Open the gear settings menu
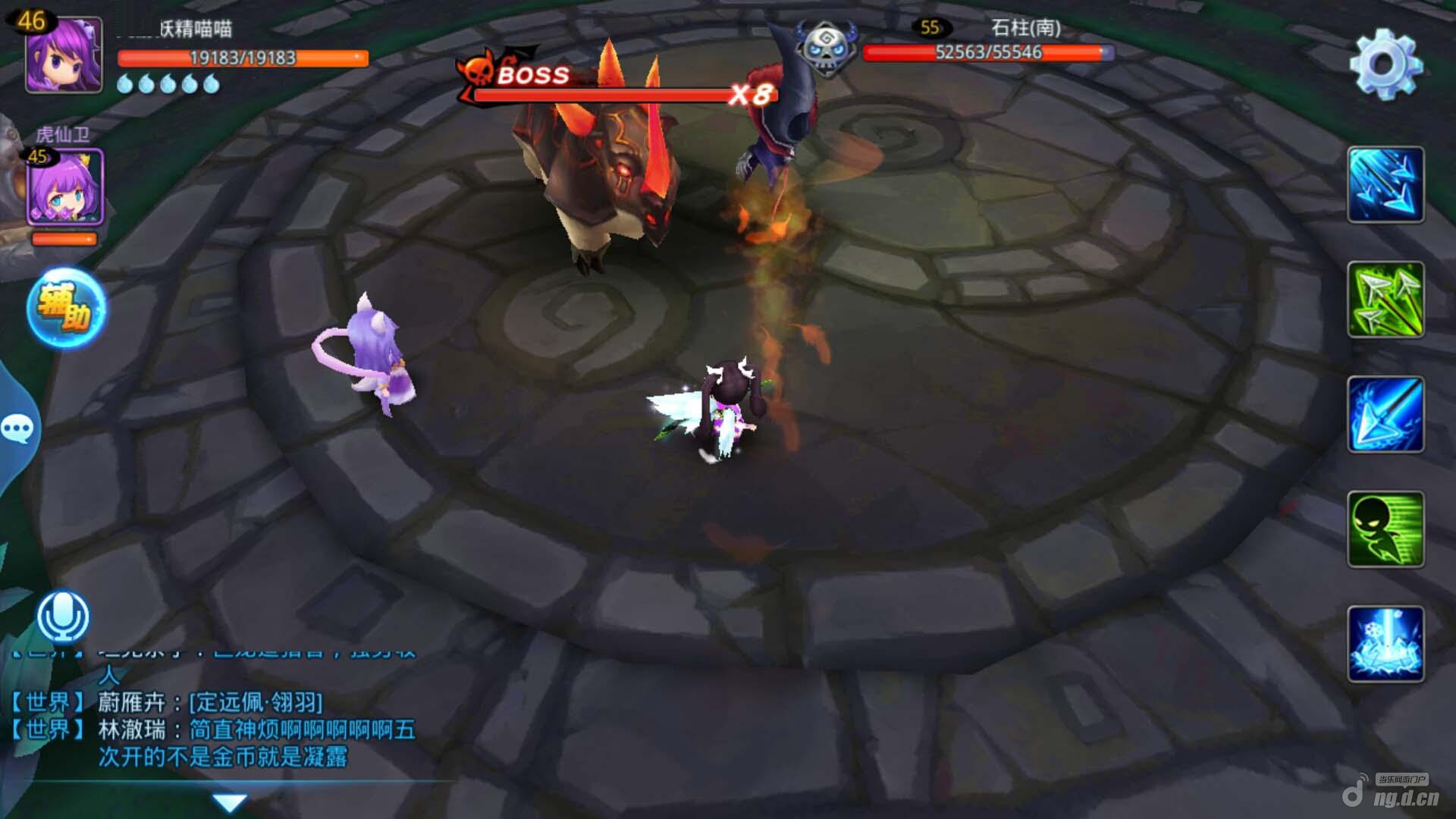The height and width of the screenshot is (819, 1456). 1385,64
